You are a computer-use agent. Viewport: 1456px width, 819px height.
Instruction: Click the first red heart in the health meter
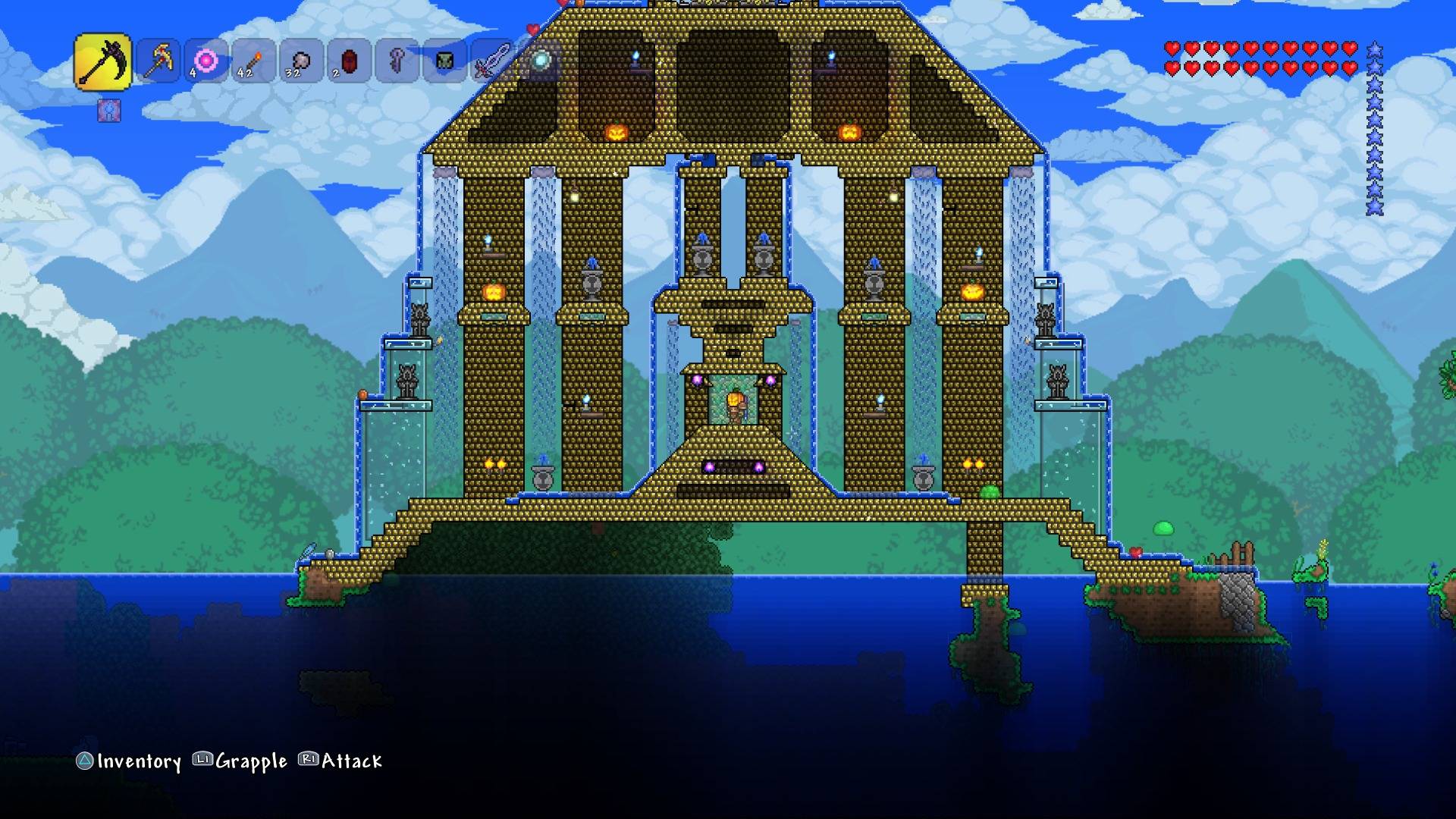click(x=1173, y=48)
